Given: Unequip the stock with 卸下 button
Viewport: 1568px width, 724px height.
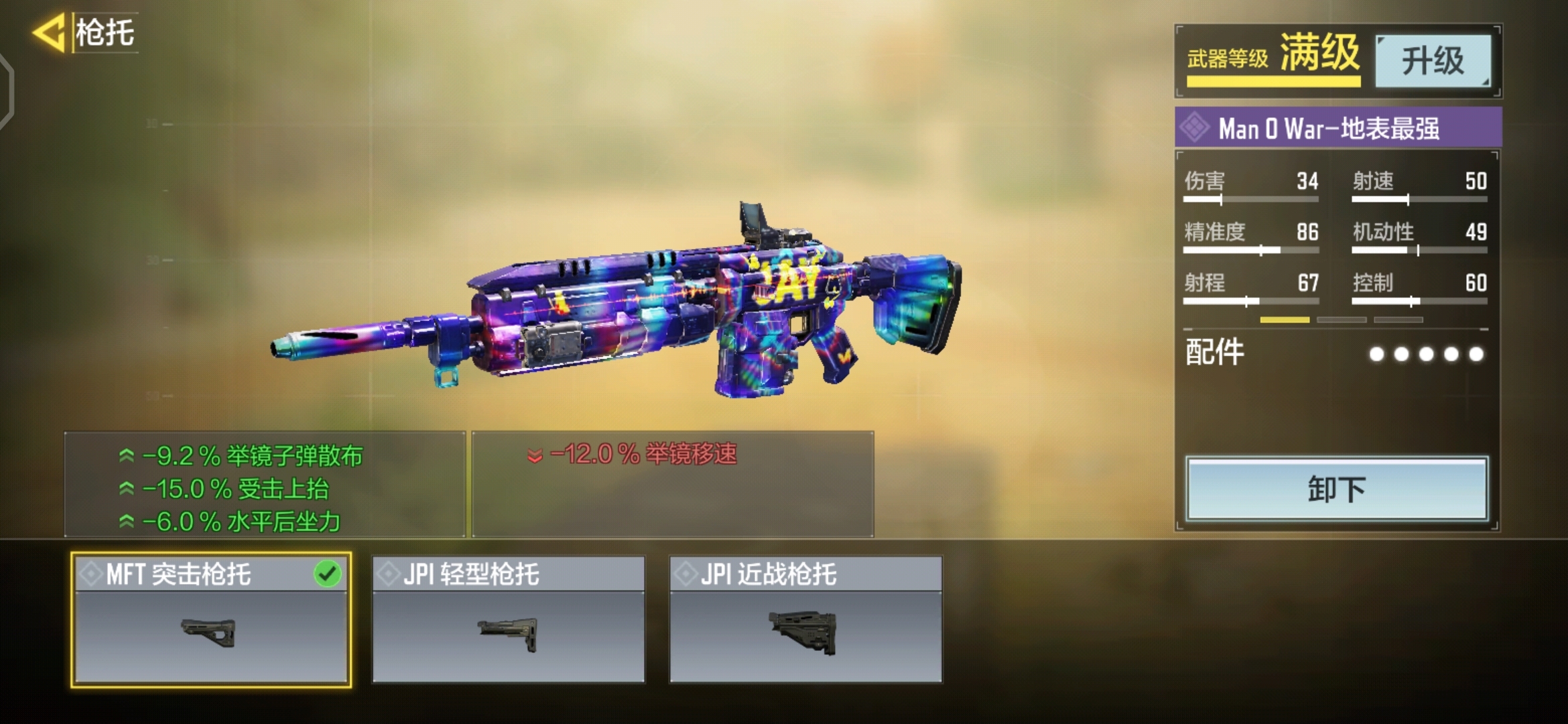Looking at the screenshot, I should pos(1336,489).
